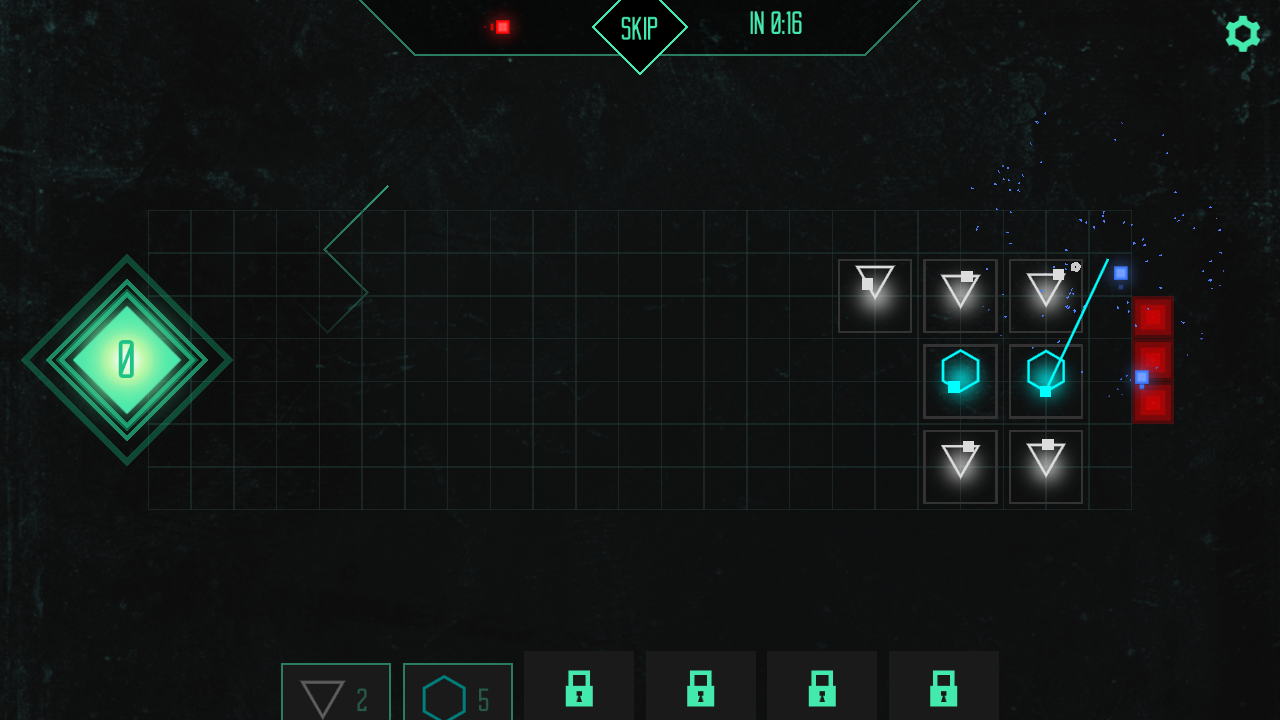Click the top-right triangle turret near the enemies
The width and height of the screenshot is (1280, 720).
point(1045,295)
